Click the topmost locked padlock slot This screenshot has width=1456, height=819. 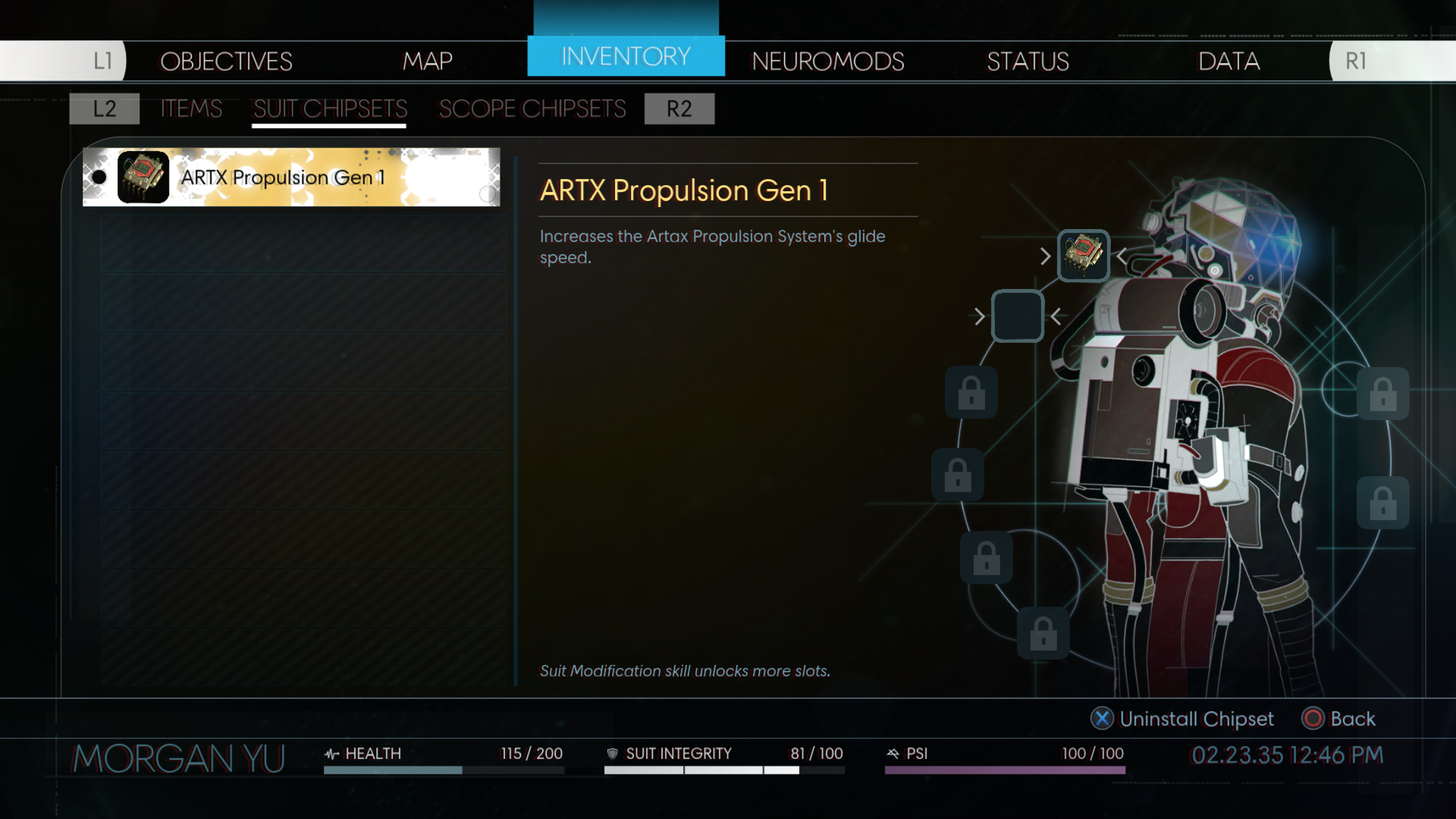point(973,394)
